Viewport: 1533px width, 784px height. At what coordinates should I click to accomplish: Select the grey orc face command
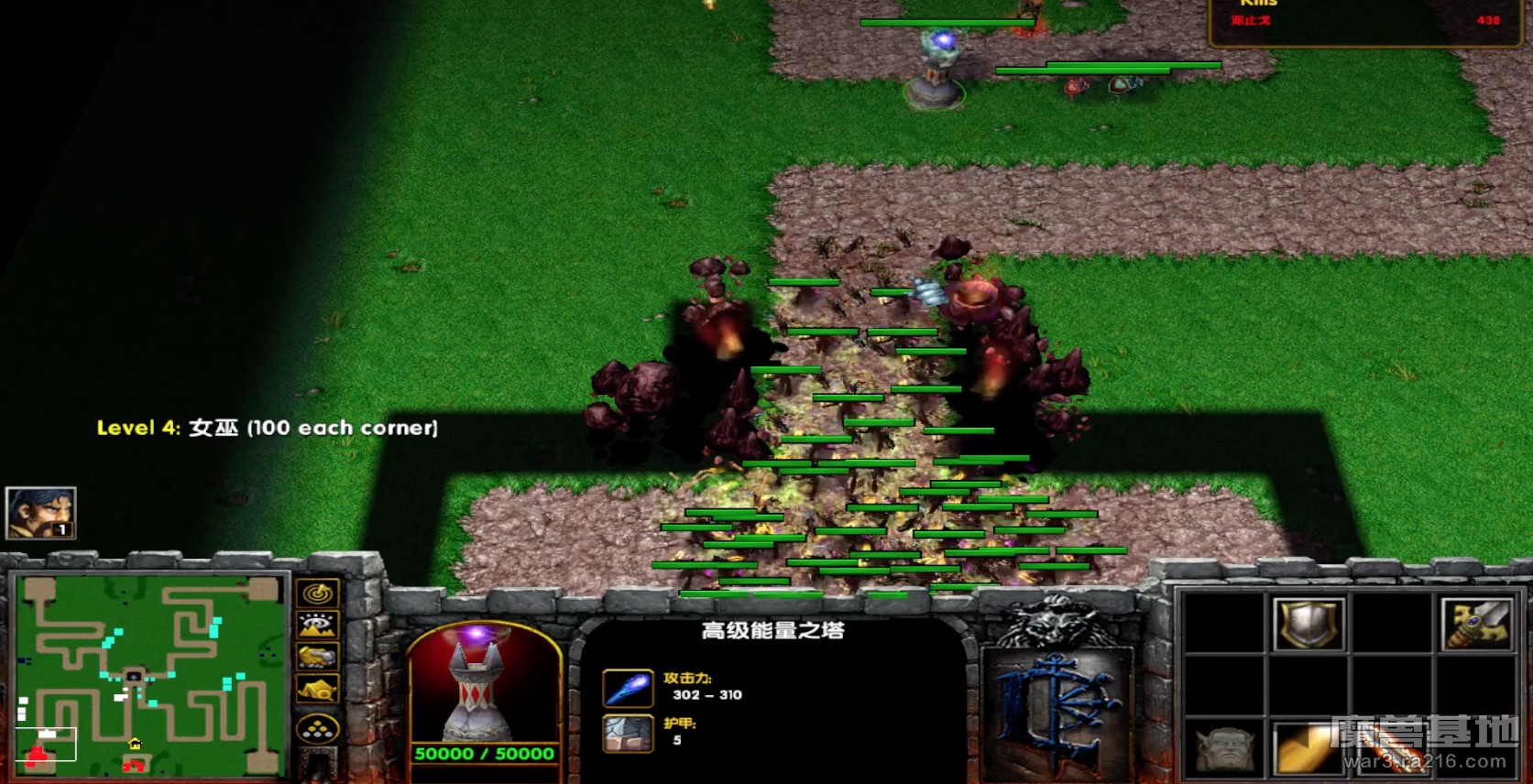click(1225, 748)
